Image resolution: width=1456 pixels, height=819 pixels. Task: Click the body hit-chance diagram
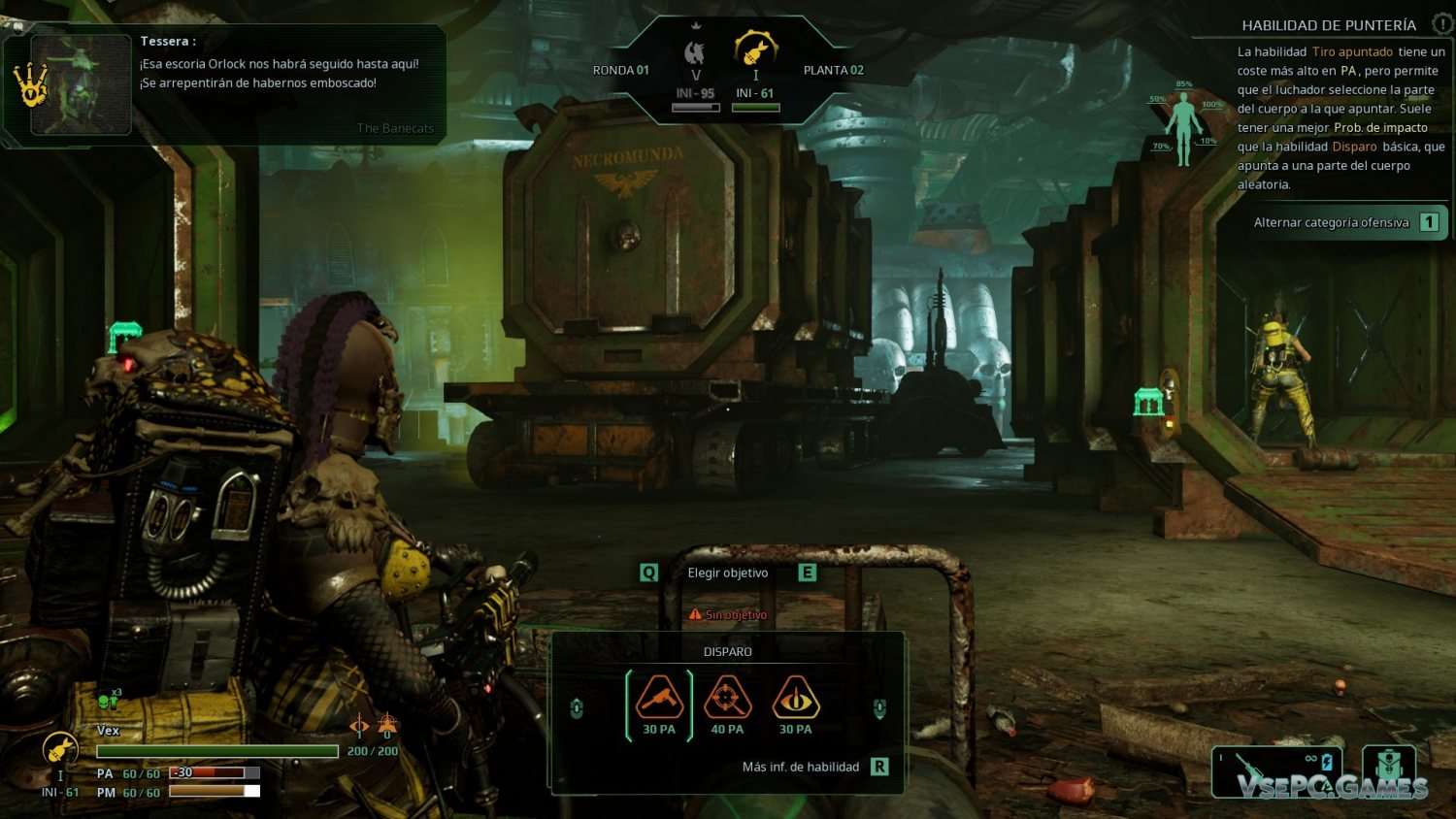click(1183, 126)
